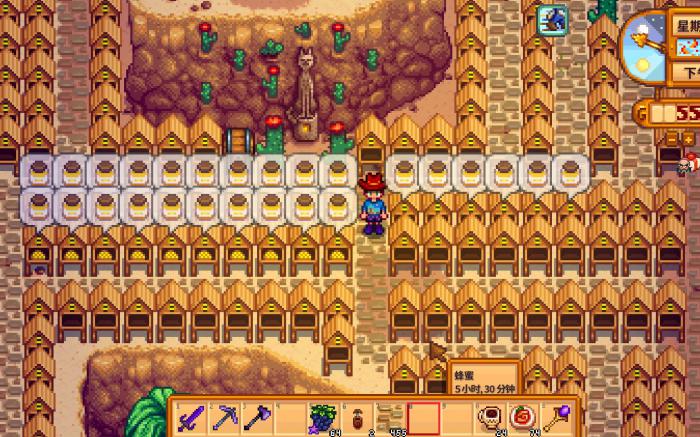
Task: Select the stacked stone path item
Action: click(x=388, y=415)
